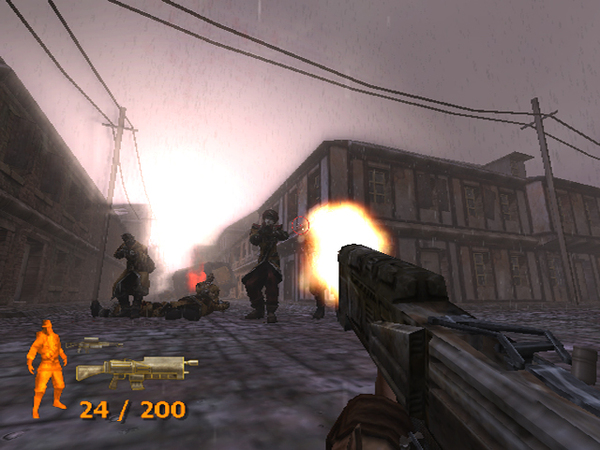Click the orange soldier status figure

44,367
